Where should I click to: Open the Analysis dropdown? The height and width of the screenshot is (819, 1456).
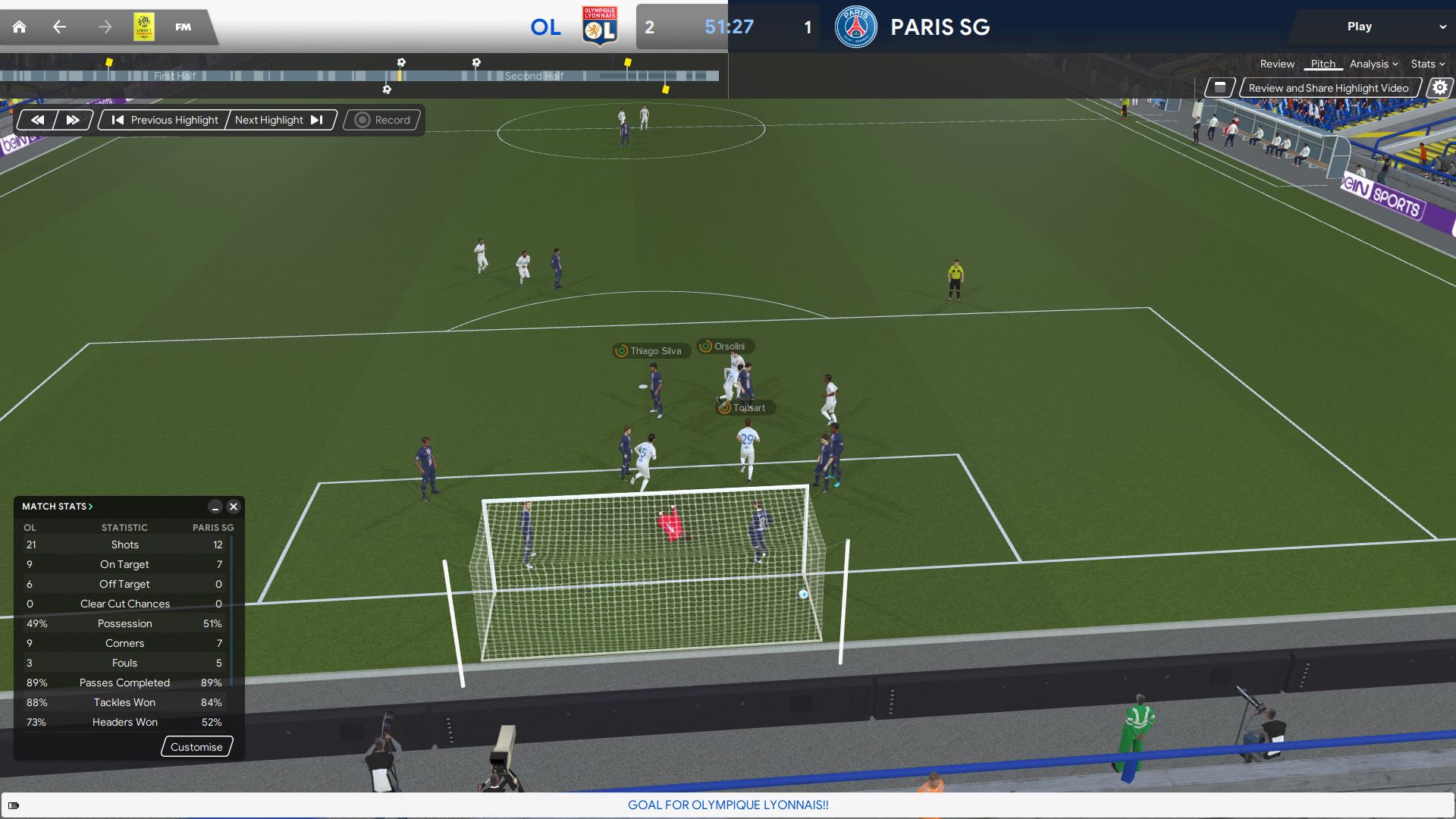point(1373,64)
